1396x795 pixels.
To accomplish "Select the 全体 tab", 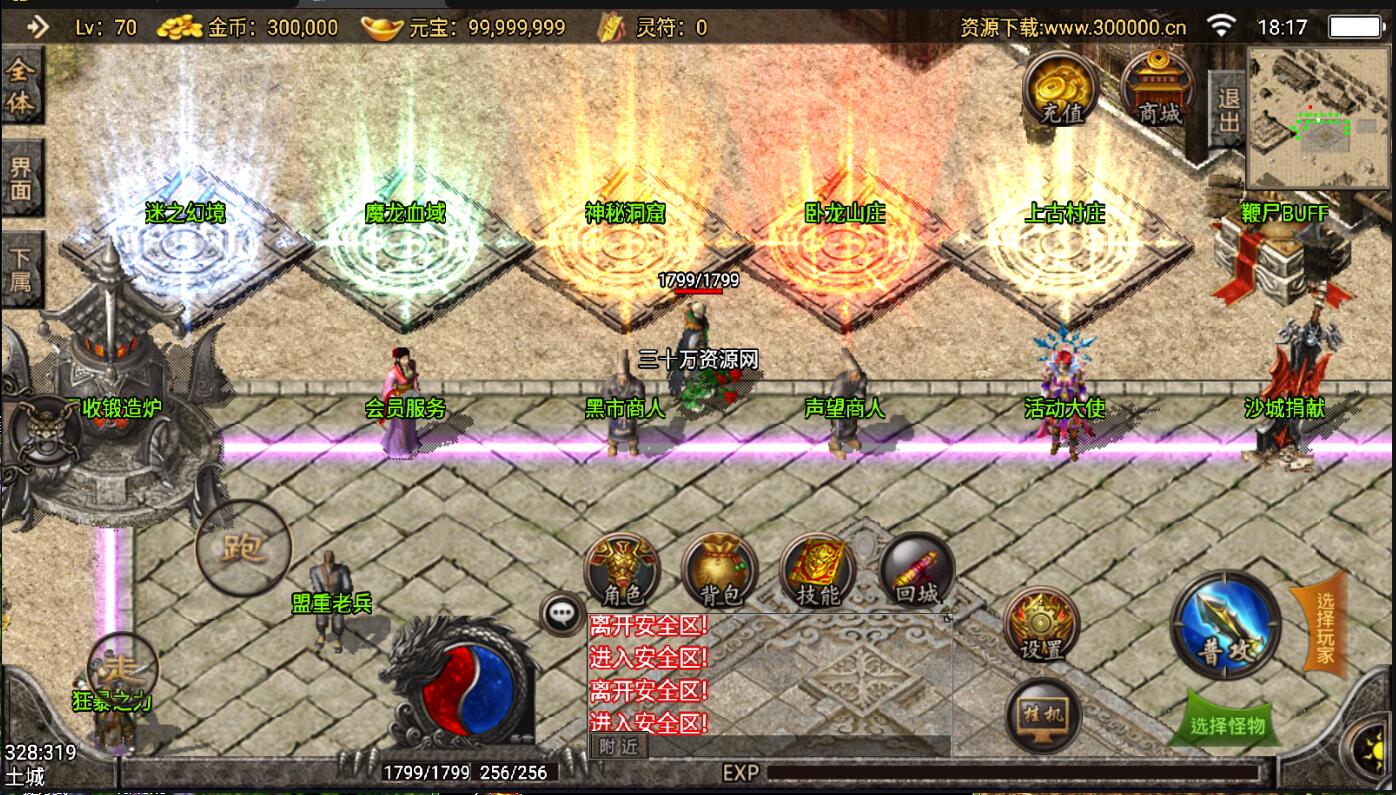I will tap(21, 87).
